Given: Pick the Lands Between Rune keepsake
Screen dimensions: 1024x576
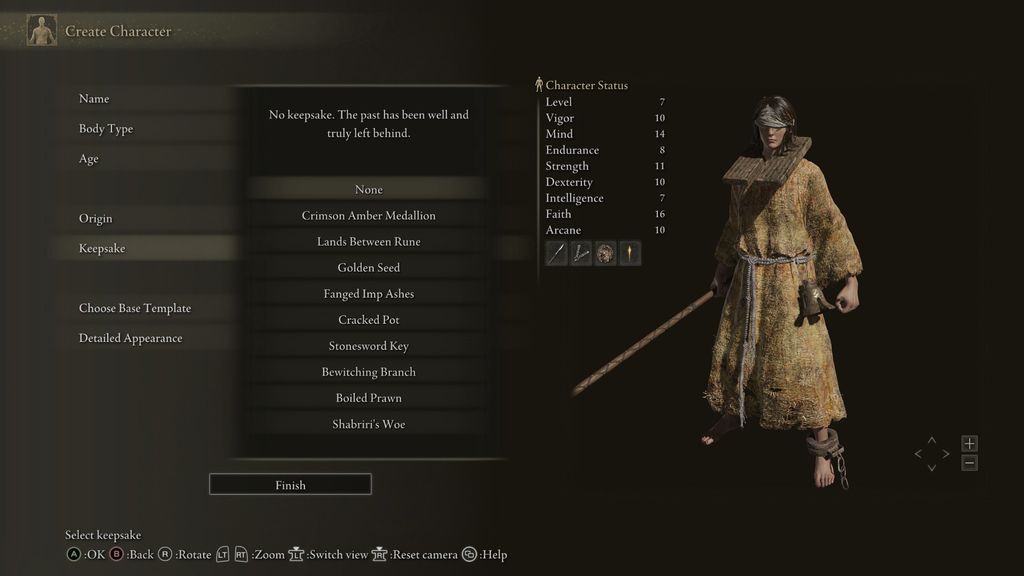Looking at the screenshot, I should coord(368,242).
